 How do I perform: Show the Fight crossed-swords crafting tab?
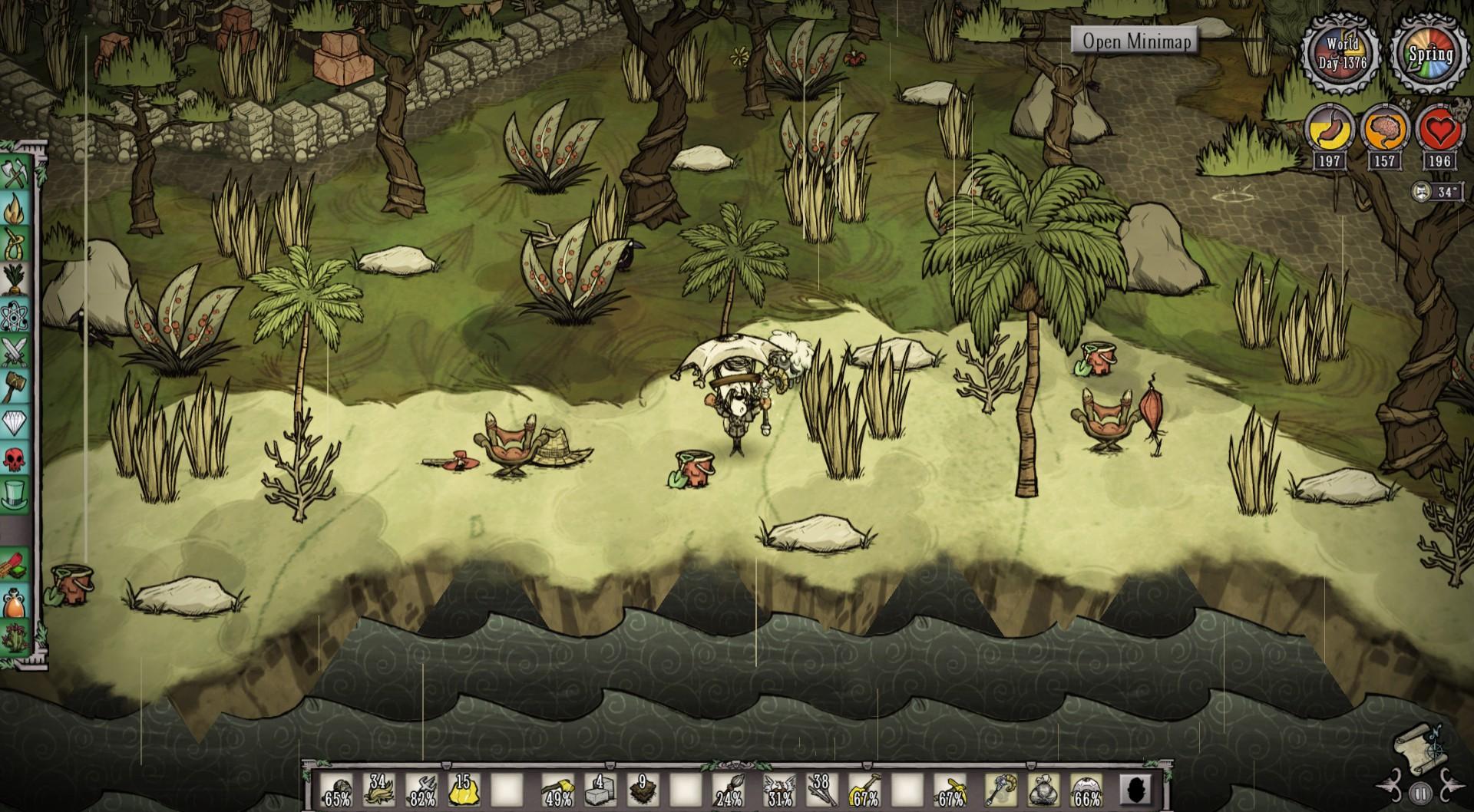click(15, 352)
